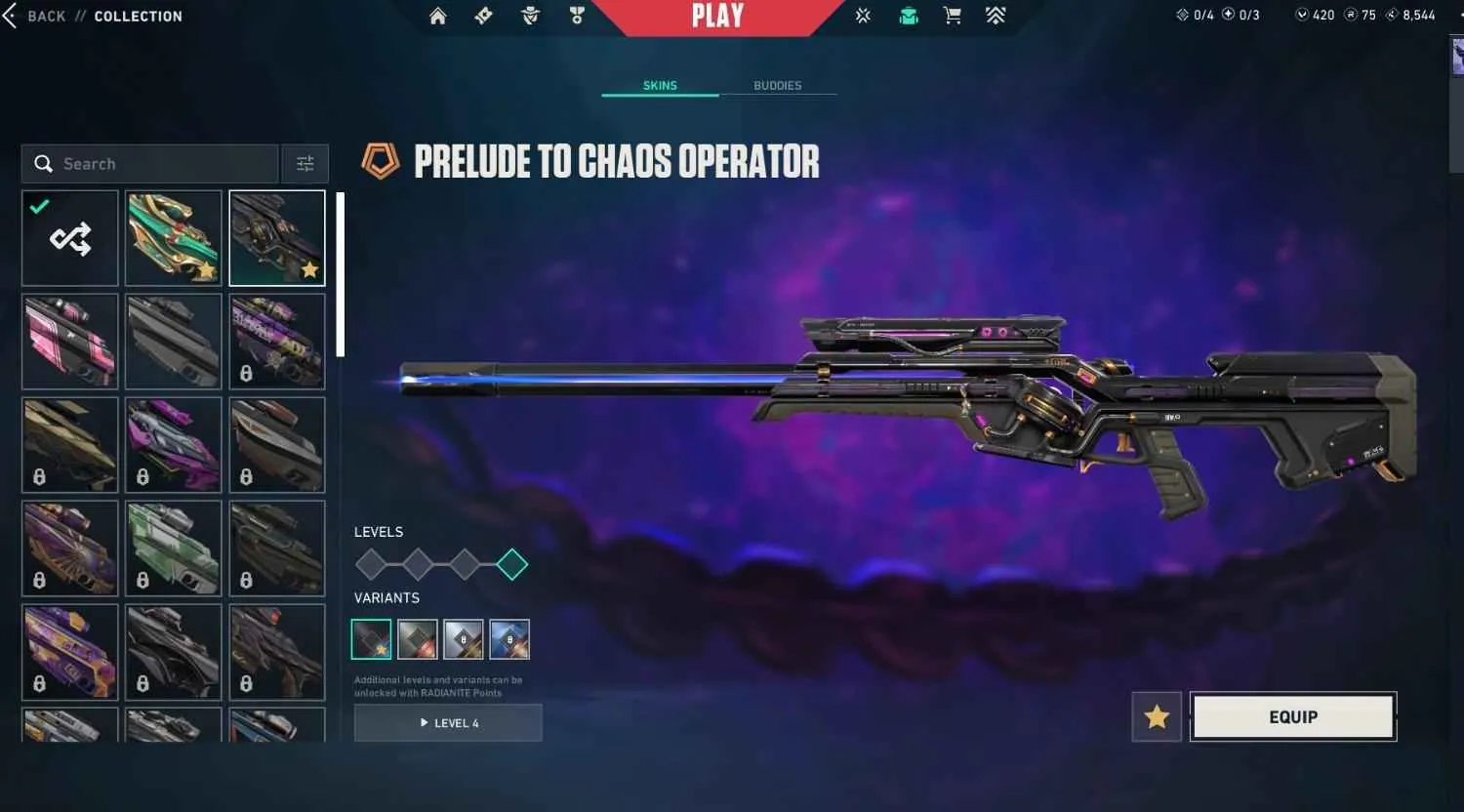Open the Battlepass ticket icon
This screenshot has height=812, width=1464.
484,16
